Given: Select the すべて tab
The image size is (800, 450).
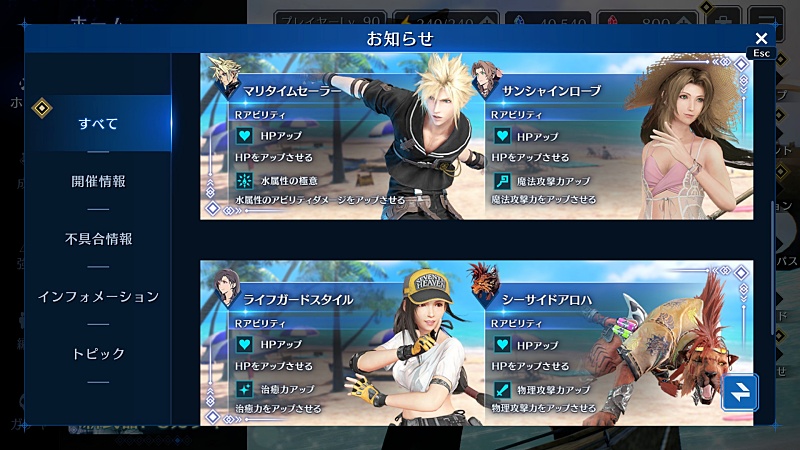Looking at the screenshot, I should 98,124.
